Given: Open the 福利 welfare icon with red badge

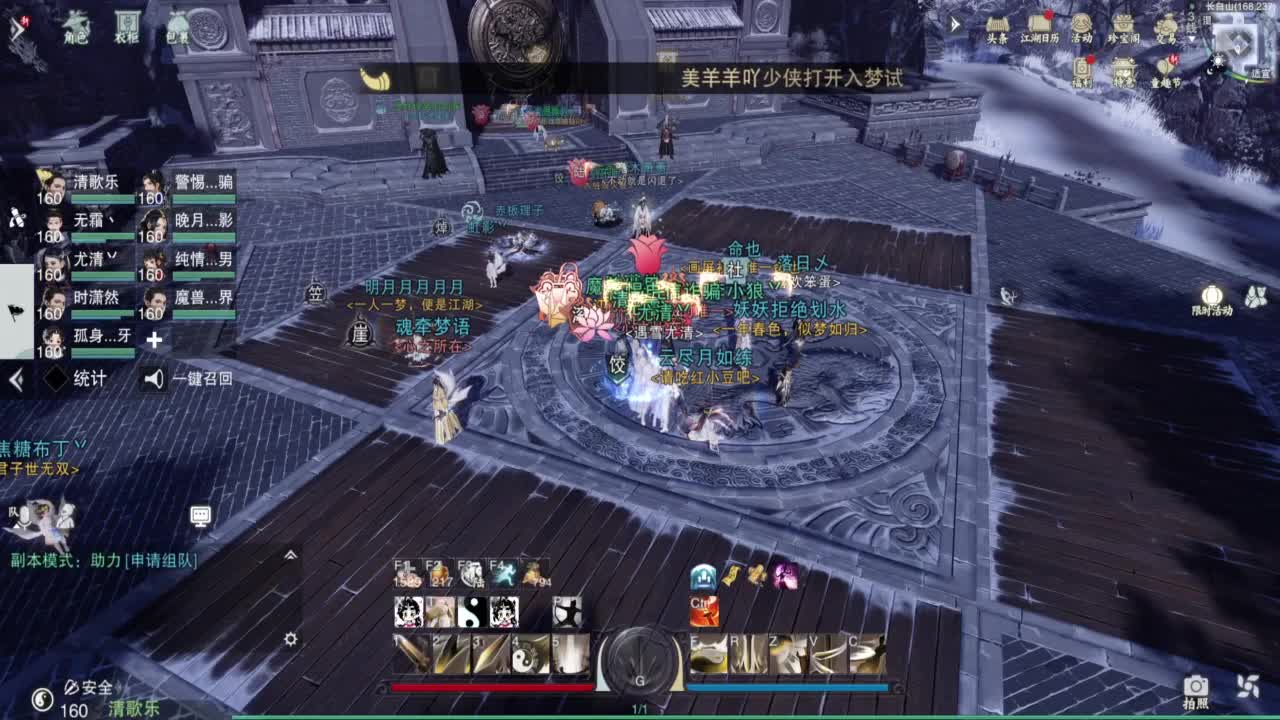Looking at the screenshot, I should (1083, 68).
